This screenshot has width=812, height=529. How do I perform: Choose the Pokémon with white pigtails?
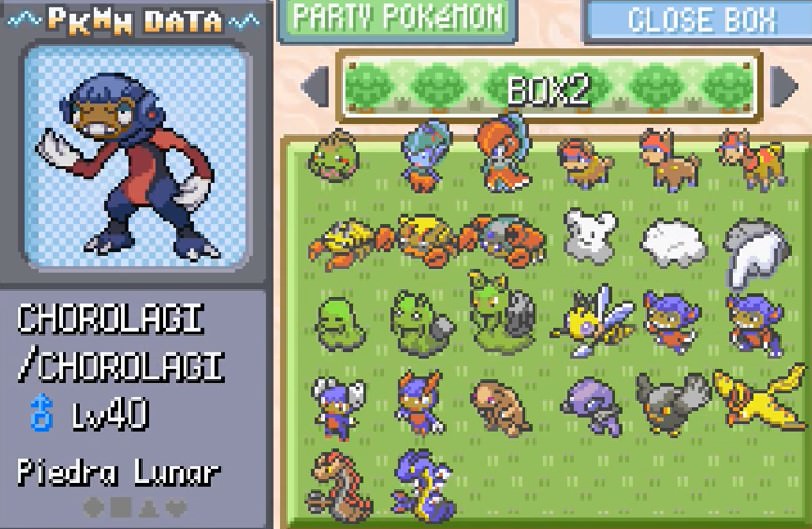(x=337, y=404)
